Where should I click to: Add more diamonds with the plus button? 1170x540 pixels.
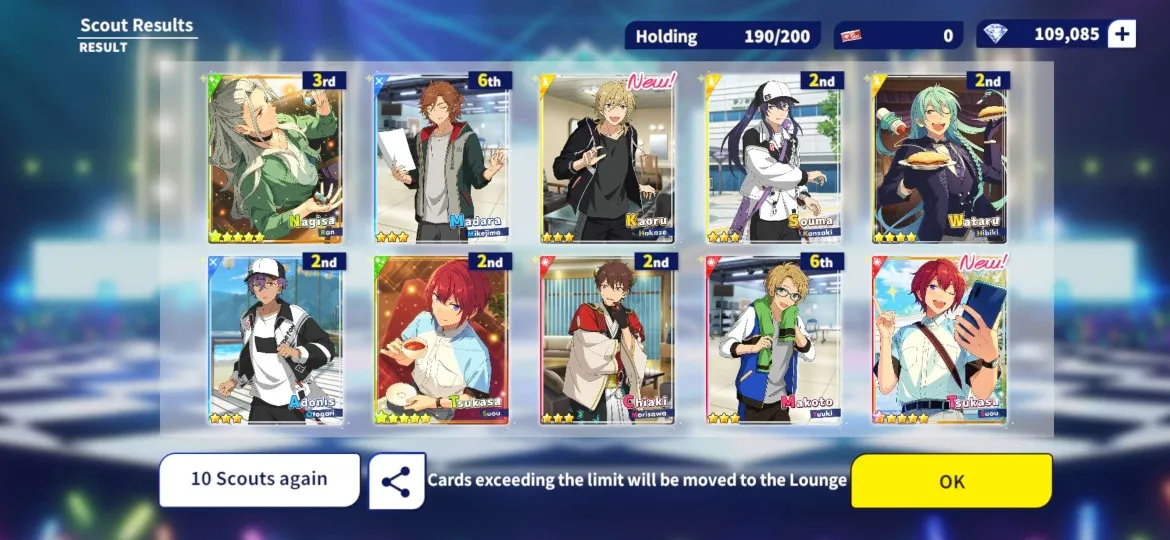click(1122, 35)
